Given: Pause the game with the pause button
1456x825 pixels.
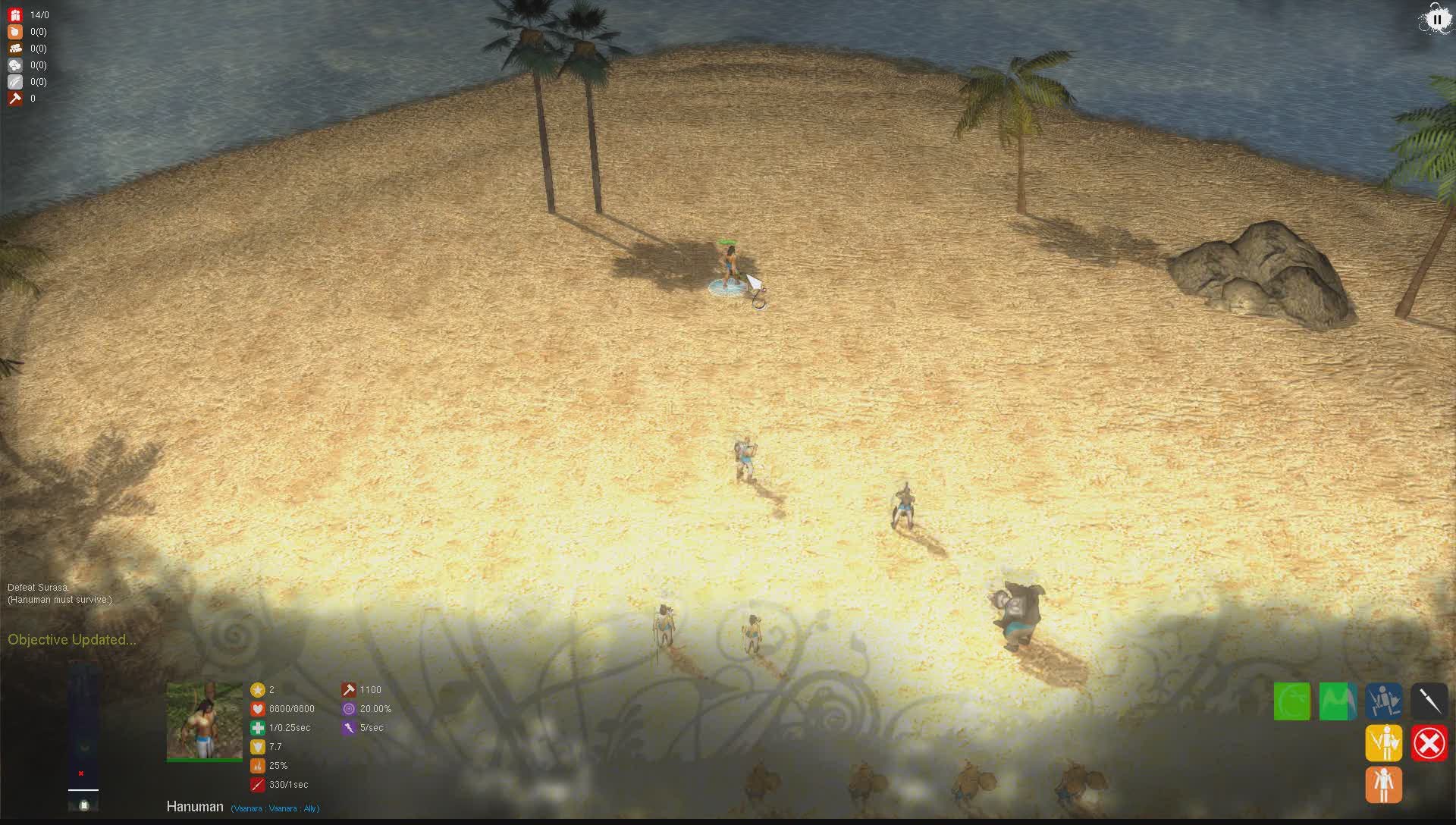Looking at the screenshot, I should (1438, 19).
